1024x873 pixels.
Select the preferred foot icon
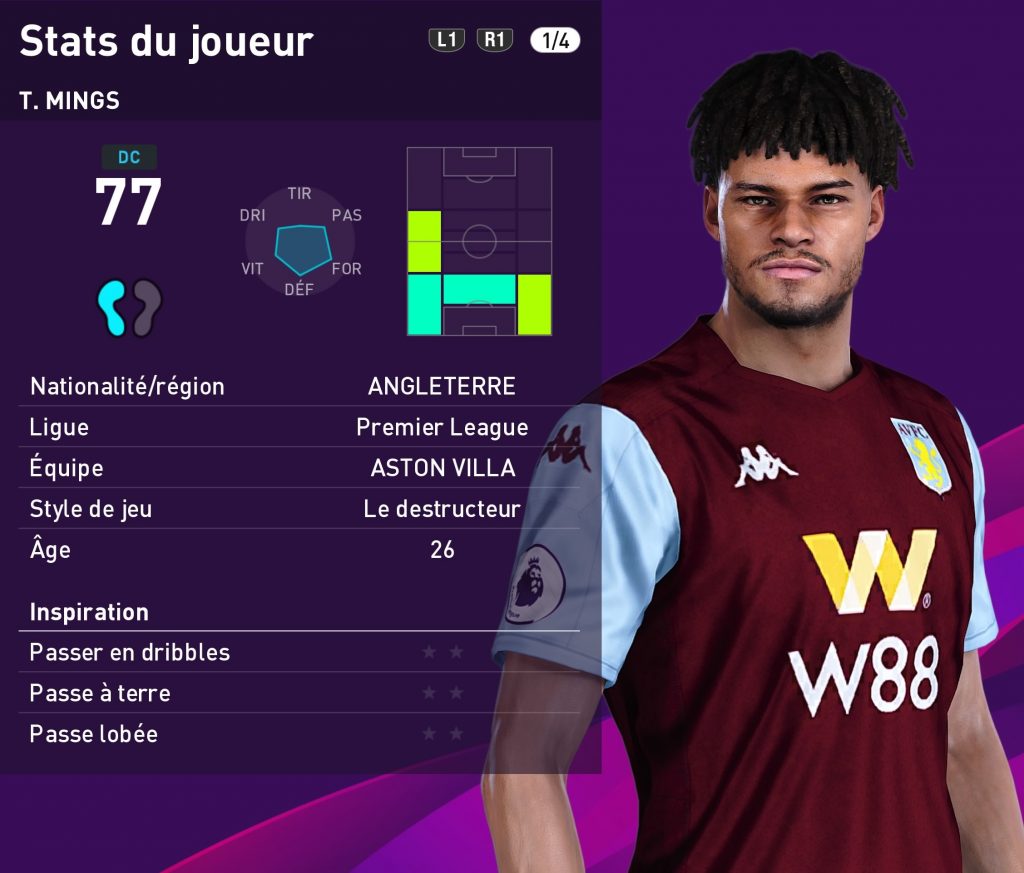click(130, 306)
